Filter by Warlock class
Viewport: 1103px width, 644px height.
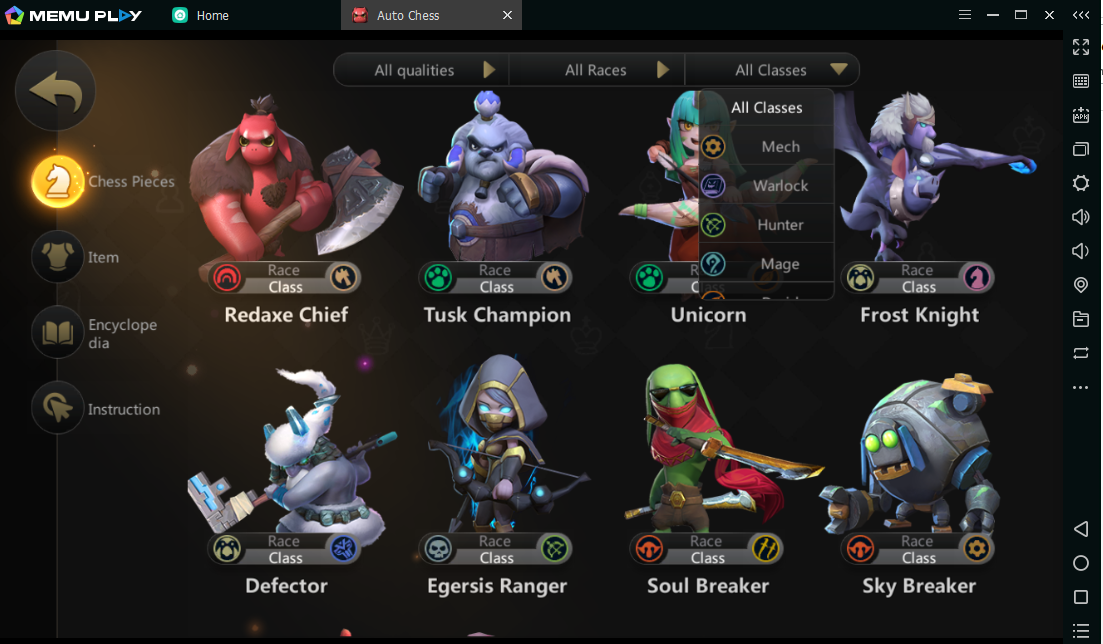[766, 186]
